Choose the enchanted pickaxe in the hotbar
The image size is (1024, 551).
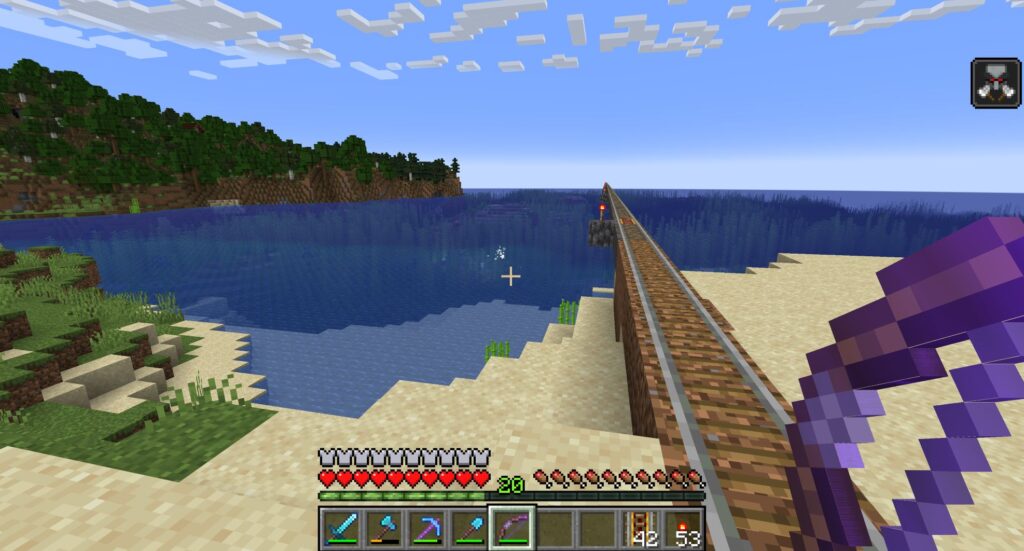pyautogui.click(x=426, y=527)
